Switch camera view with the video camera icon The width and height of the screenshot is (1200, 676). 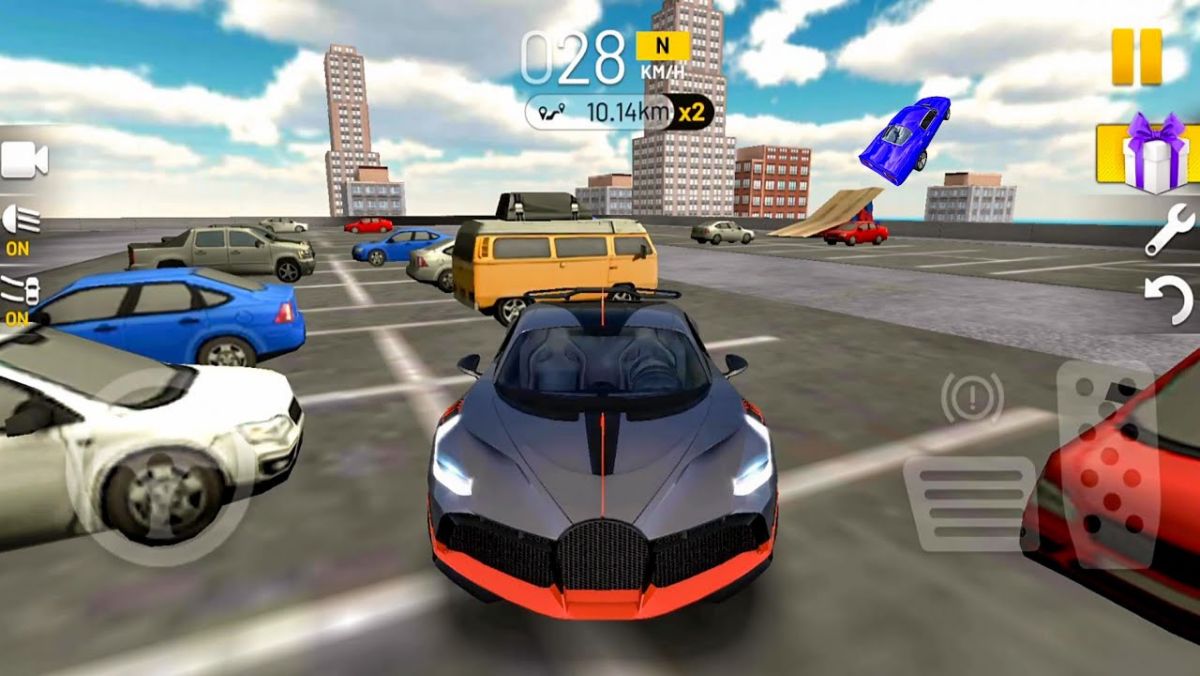(24, 160)
